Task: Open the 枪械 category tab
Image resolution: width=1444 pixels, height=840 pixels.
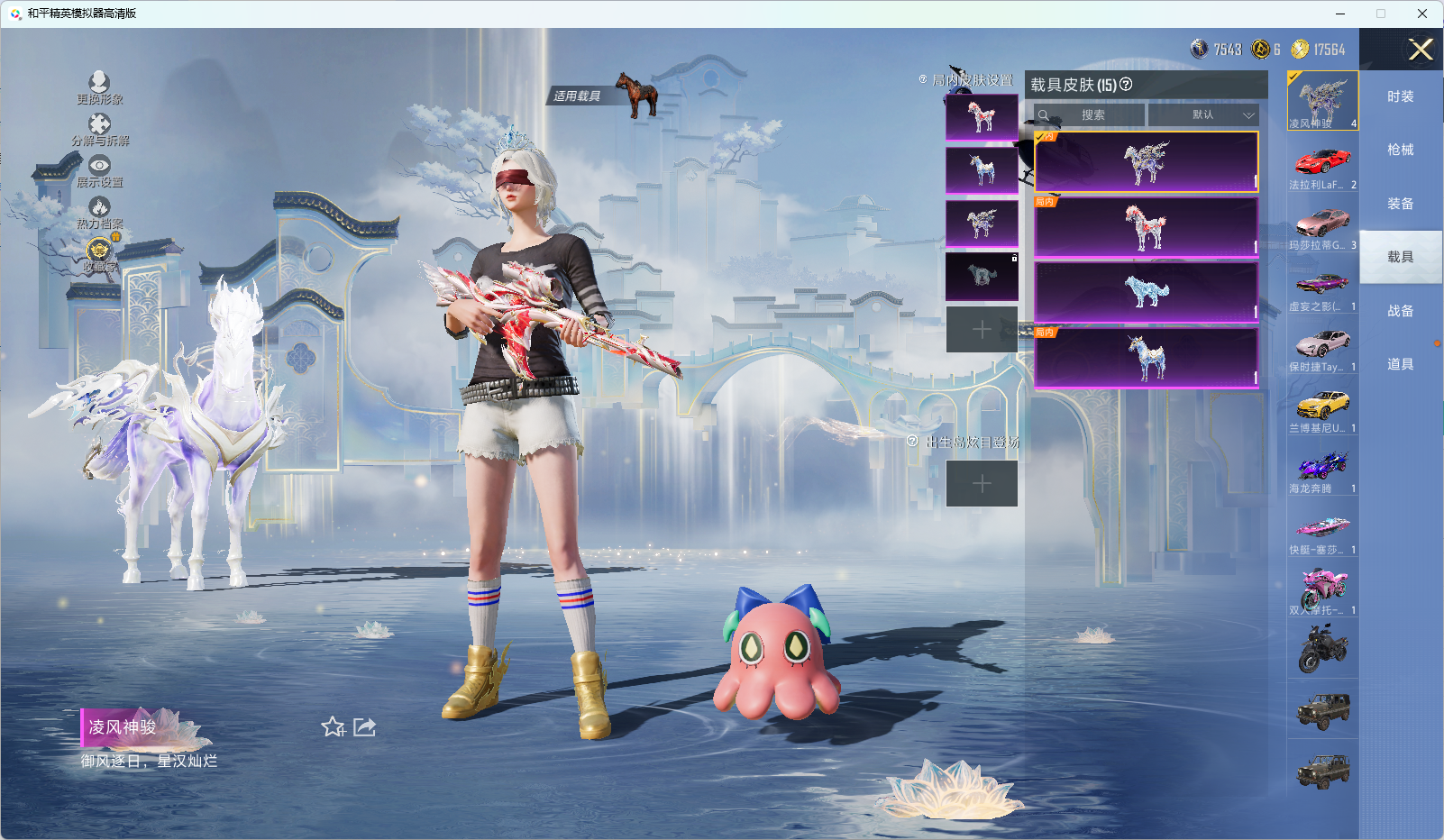Action: [x=1400, y=150]
